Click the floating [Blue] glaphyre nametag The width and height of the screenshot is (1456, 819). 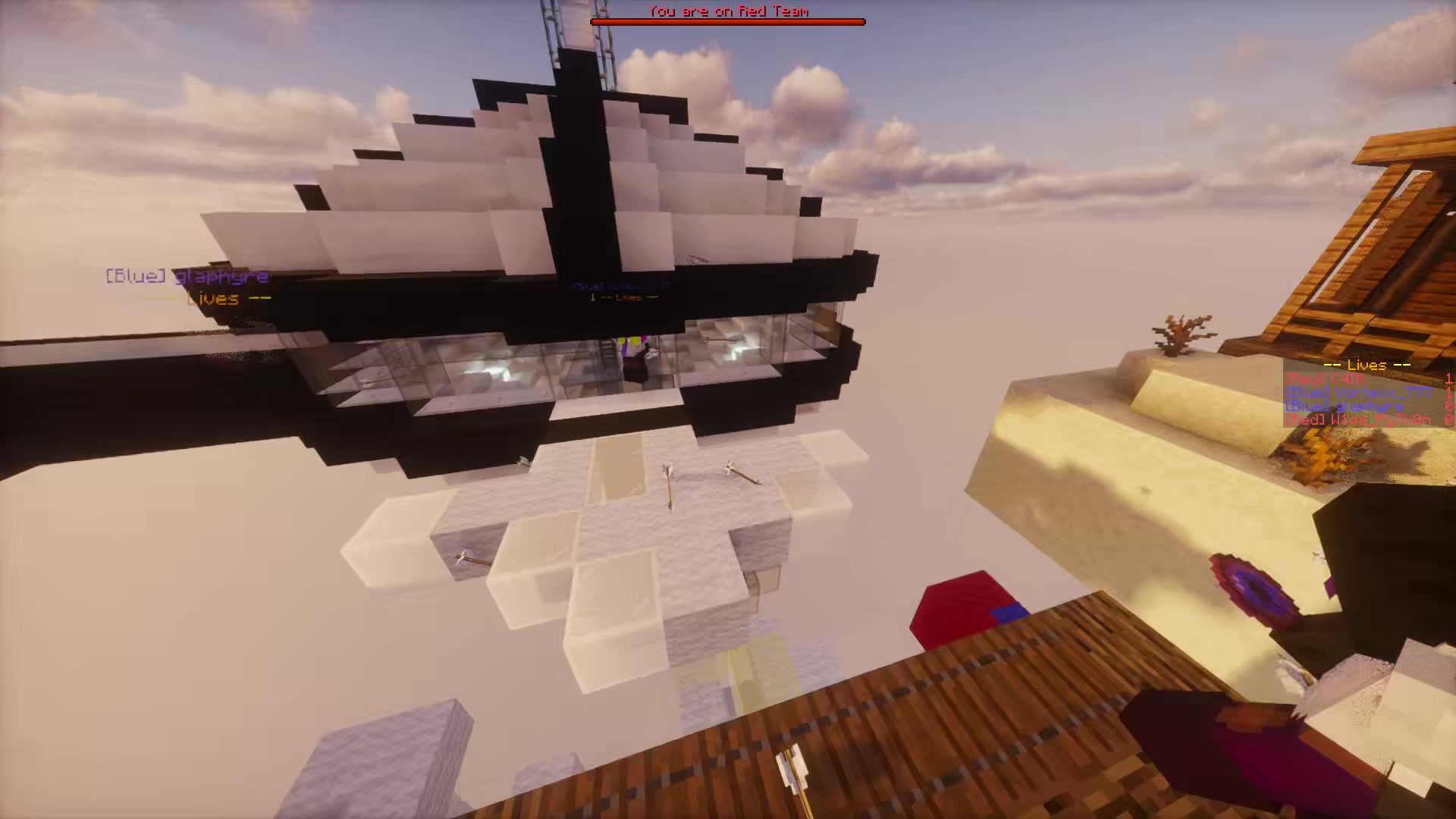[x=184, y=276]
